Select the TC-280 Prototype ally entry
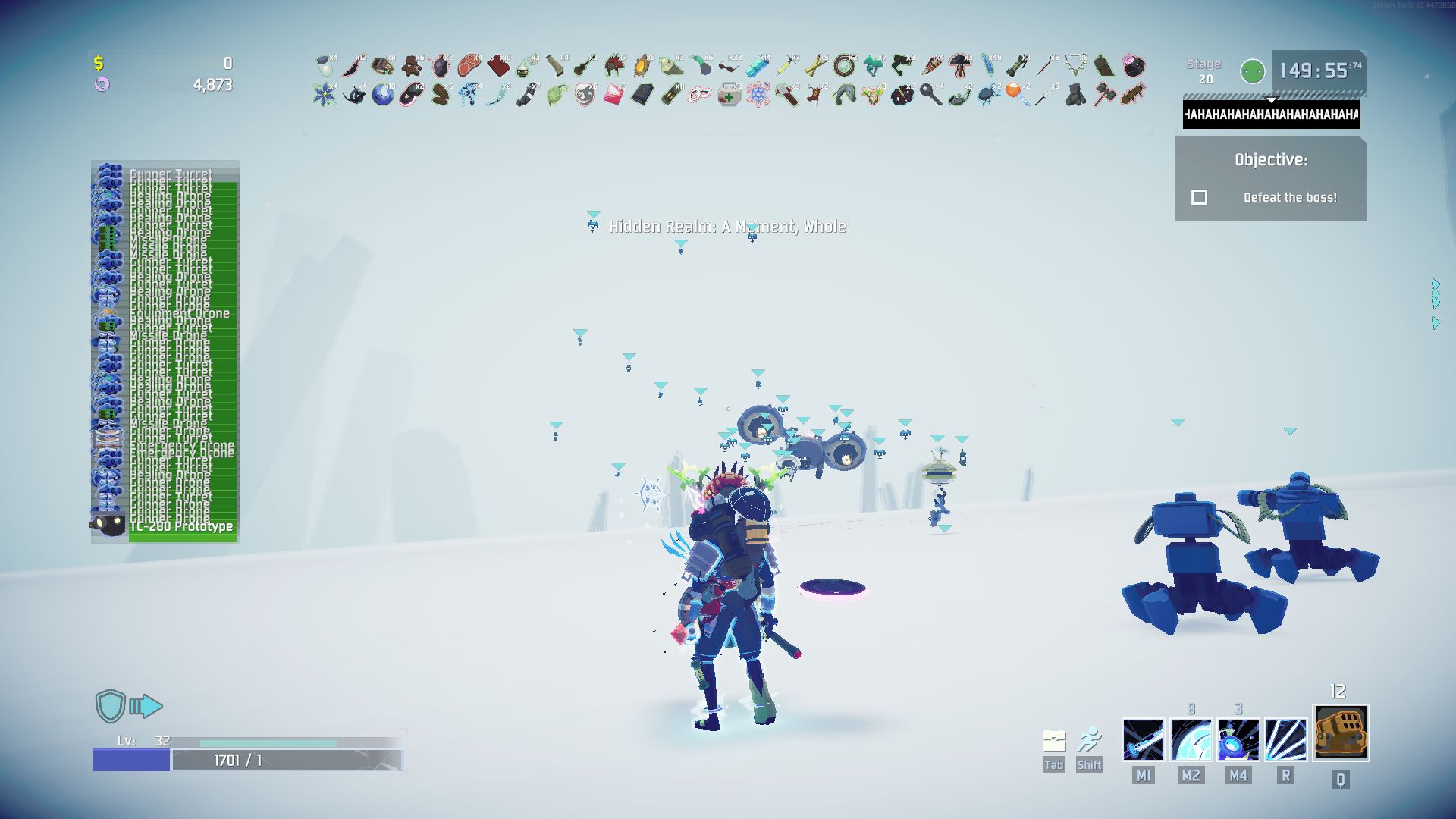This screenshot has width=1456, height=819. click(x=180, y=525)
